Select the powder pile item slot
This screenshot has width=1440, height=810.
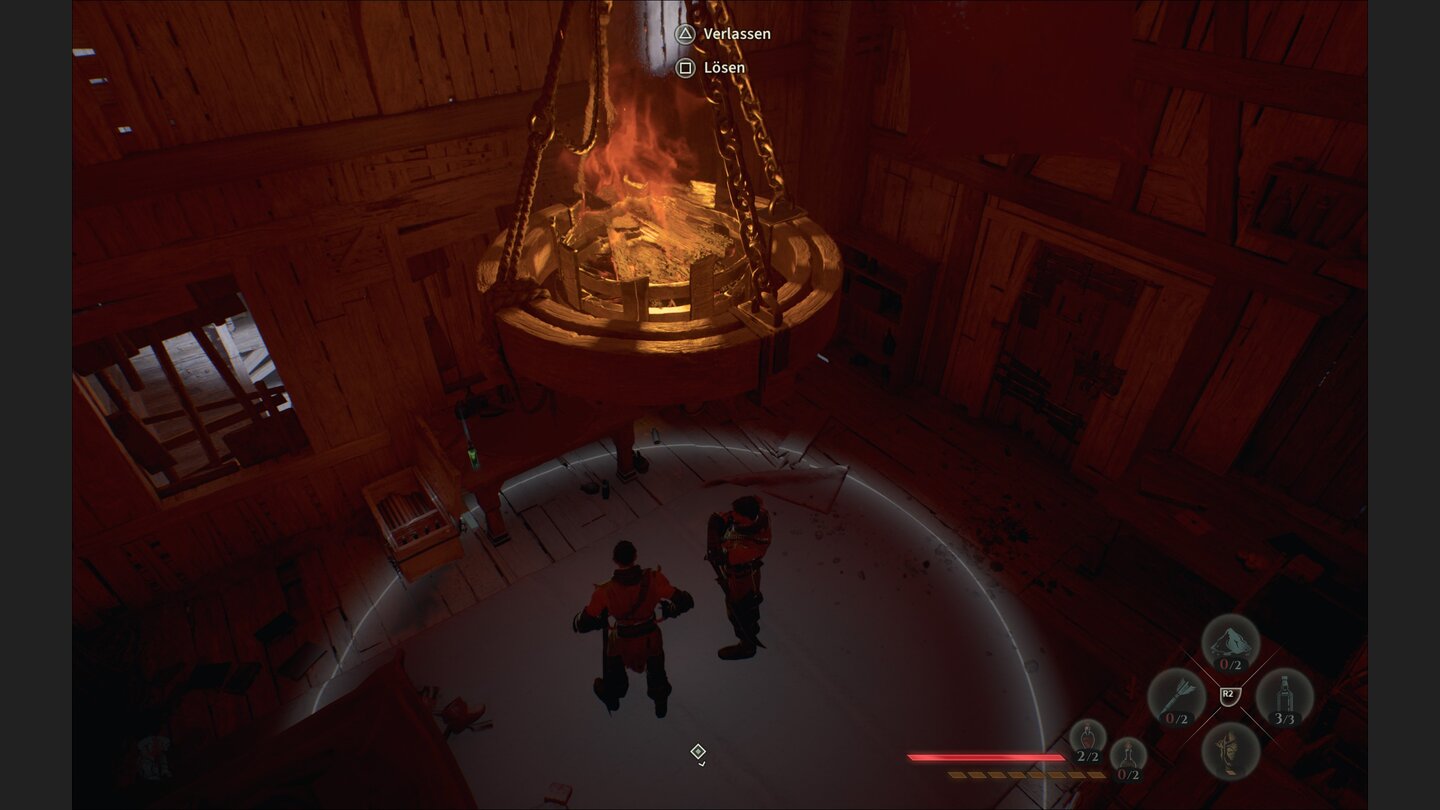pyautogui.click(x=1229, y=642)
